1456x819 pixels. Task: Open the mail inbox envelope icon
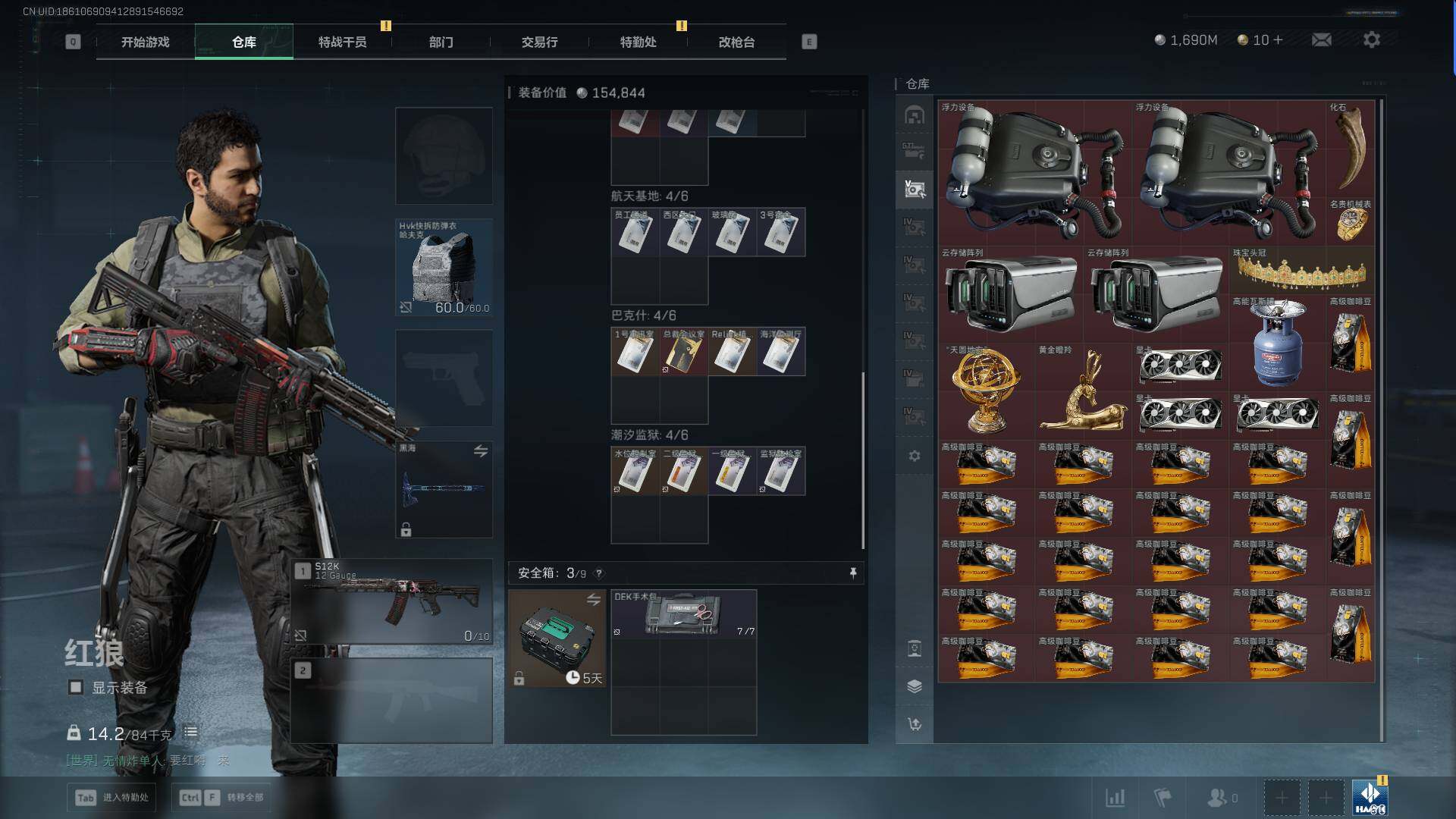tap(1321, 39)
